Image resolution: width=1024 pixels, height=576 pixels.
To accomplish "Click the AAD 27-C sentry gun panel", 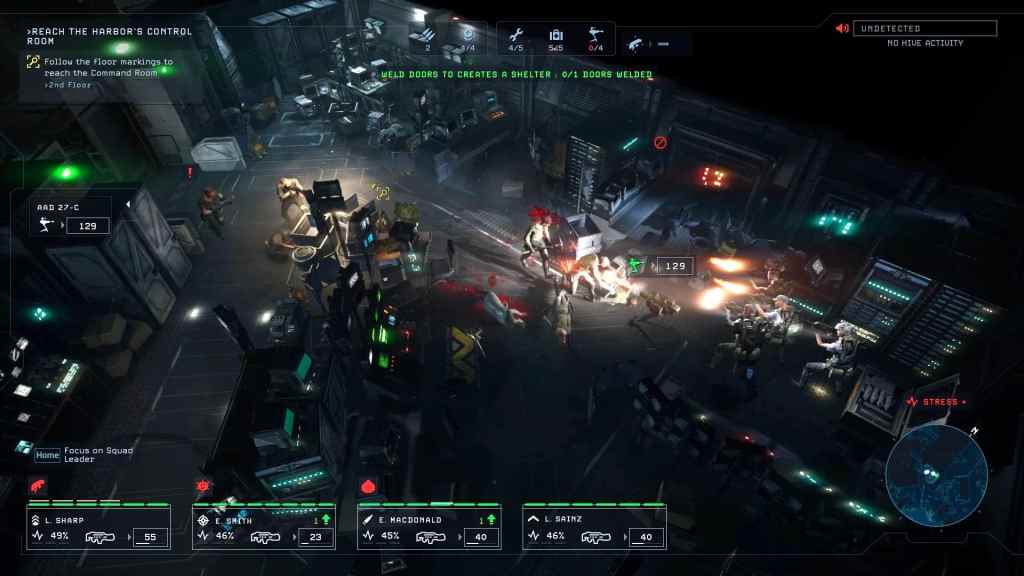I will (74, 217).
